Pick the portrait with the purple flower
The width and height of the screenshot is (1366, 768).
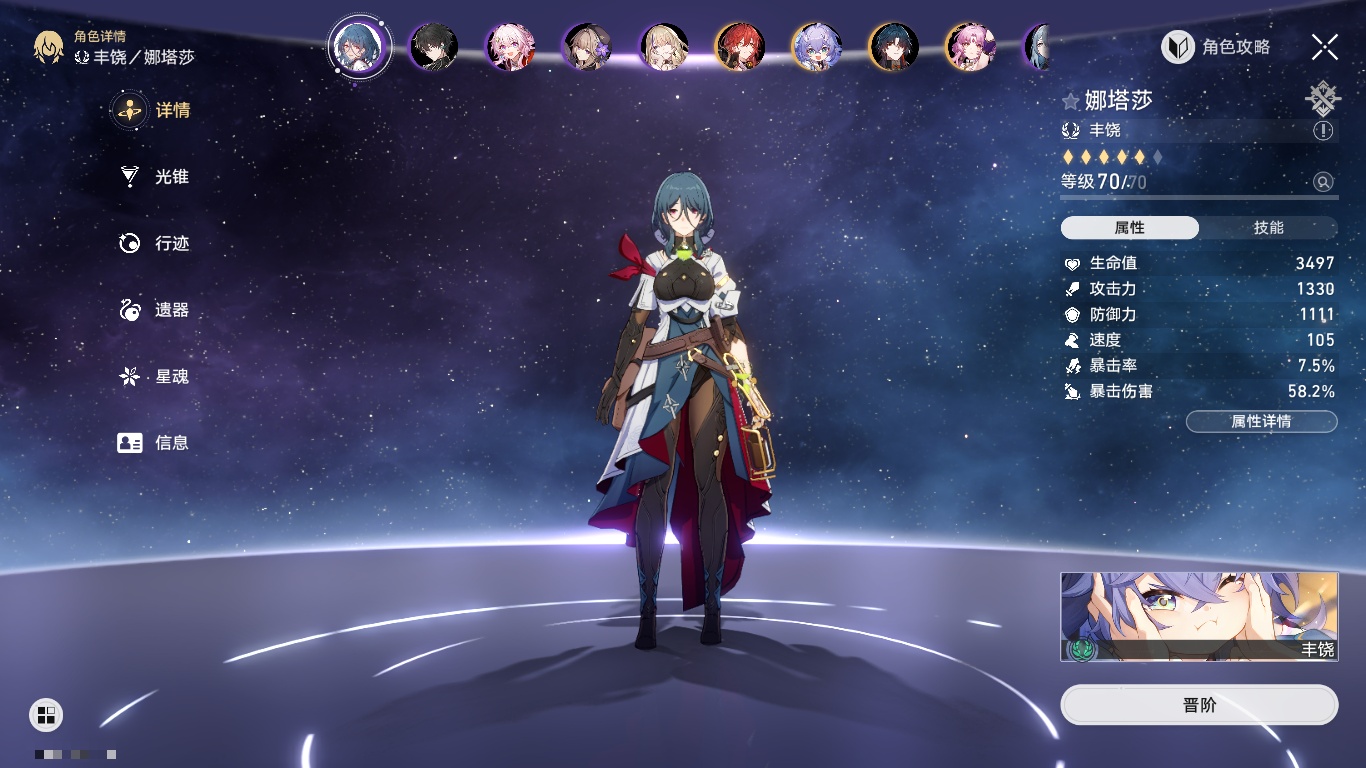pyautogui.click(x=587, y=47)
